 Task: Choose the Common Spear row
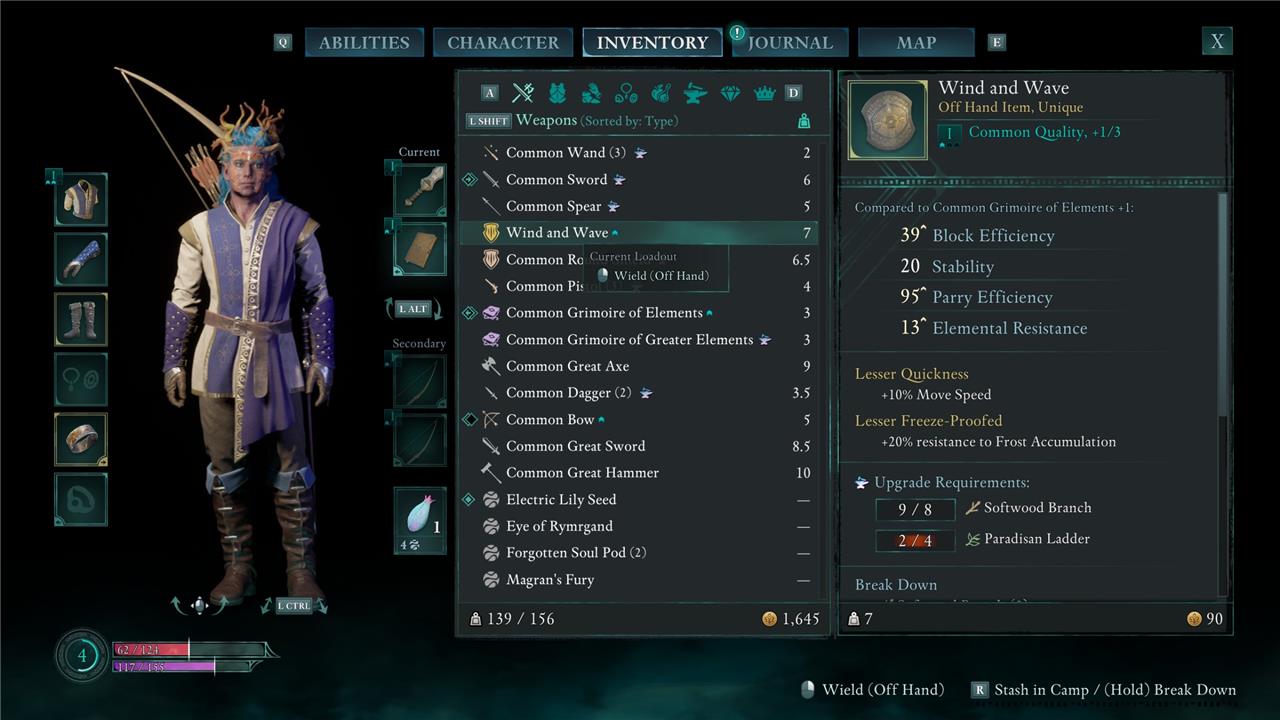pos(554,206)
